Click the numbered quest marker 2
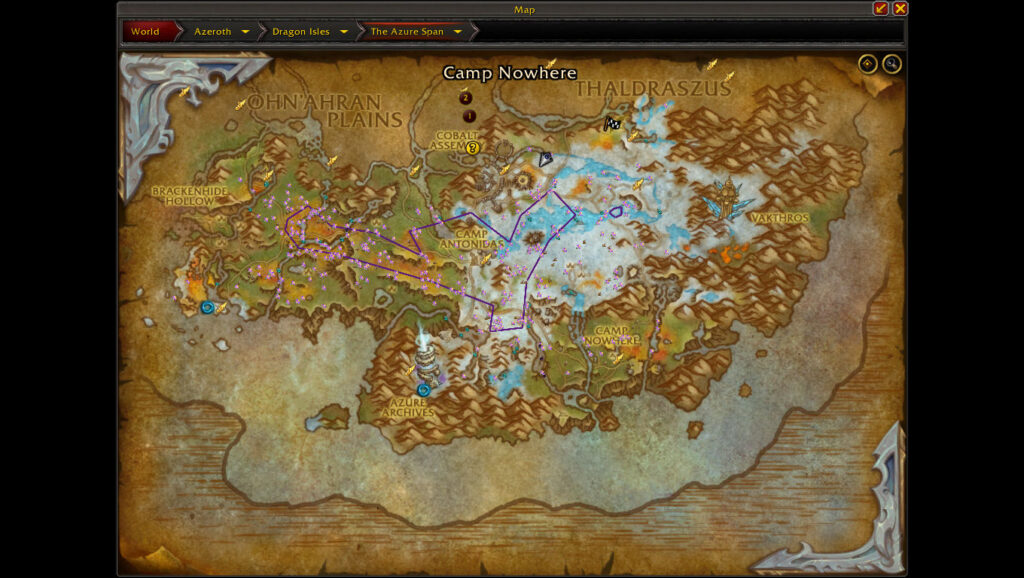The width and height of the screenshot is (1024, 578). (465, 98)
